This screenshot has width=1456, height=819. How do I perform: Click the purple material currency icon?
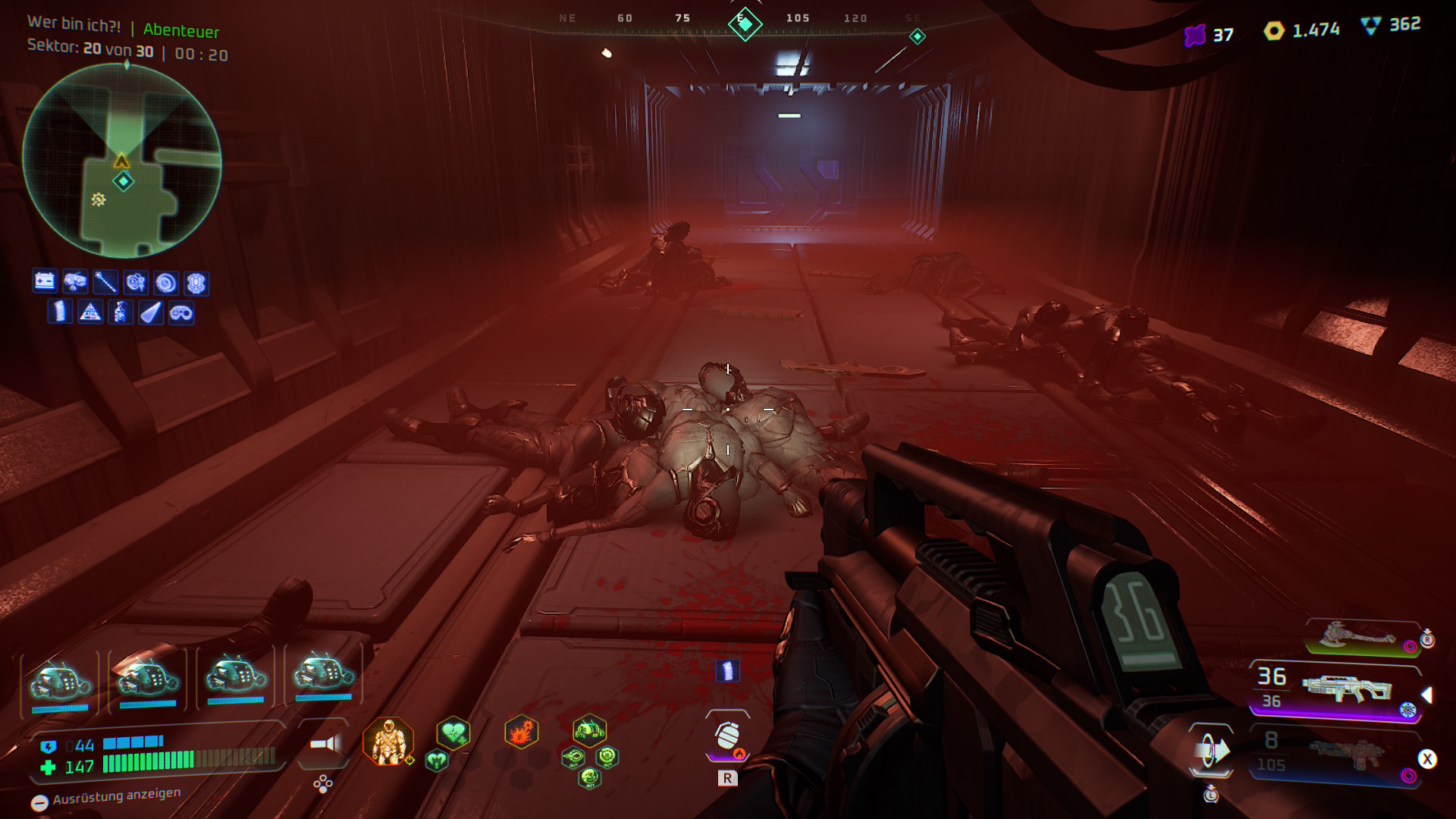[x=1195, y=35]
